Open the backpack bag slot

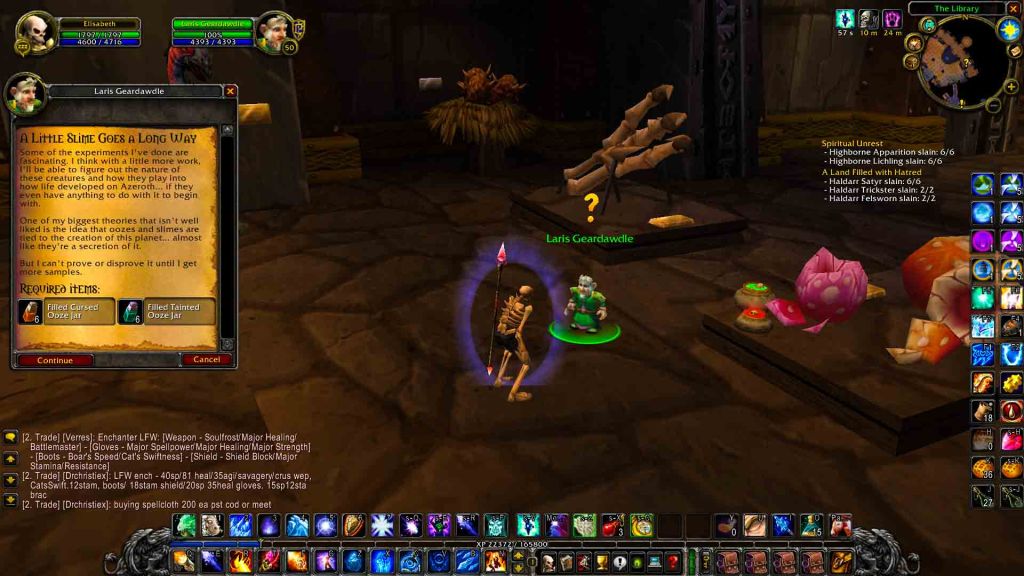click(x=841, y=562)
